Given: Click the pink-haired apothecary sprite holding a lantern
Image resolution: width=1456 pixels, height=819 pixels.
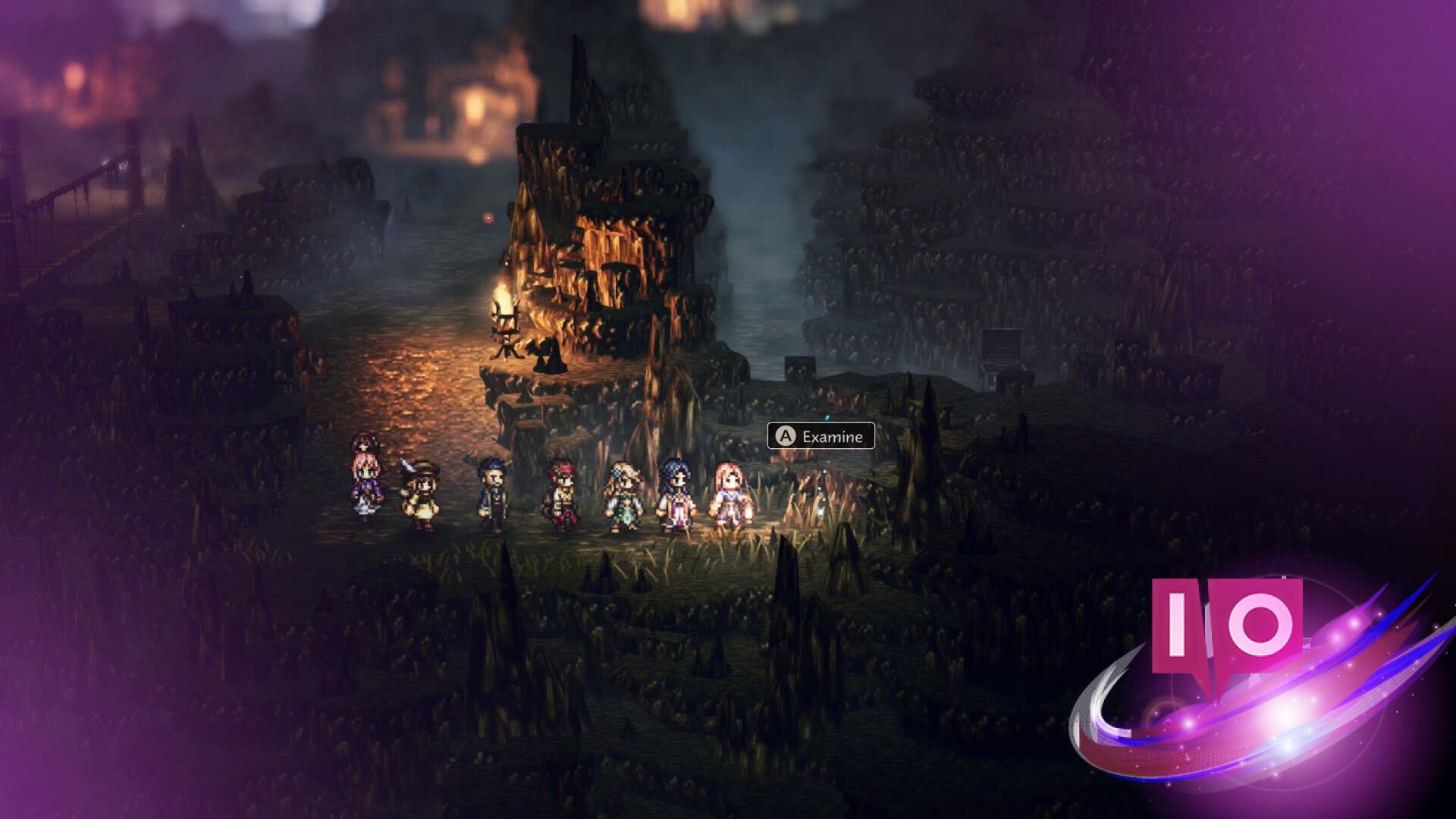Looking at the screenshot, I should click(730, 493).
